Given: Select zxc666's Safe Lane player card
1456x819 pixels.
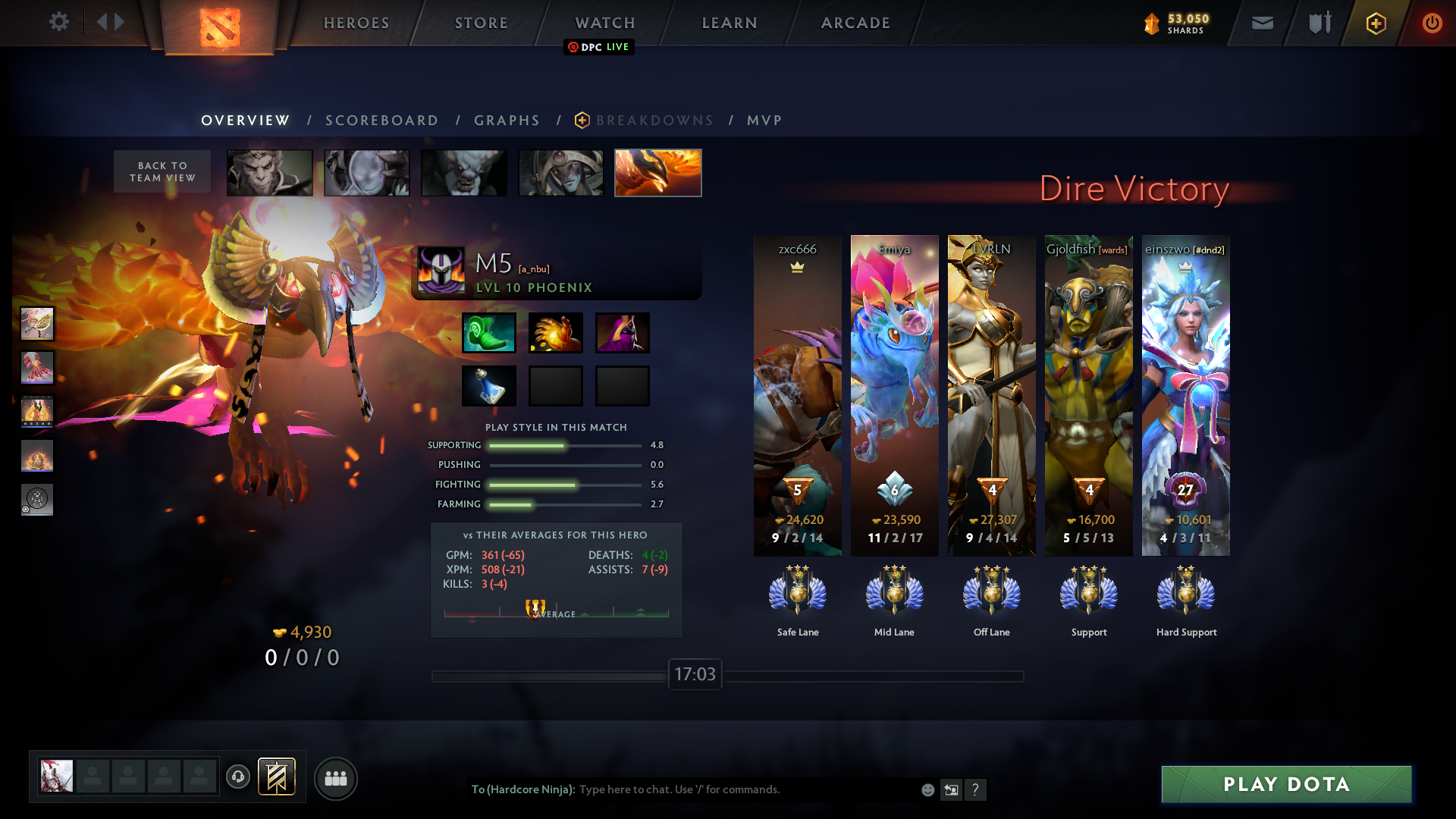Looking at the screenshot, I should point(797,394).
